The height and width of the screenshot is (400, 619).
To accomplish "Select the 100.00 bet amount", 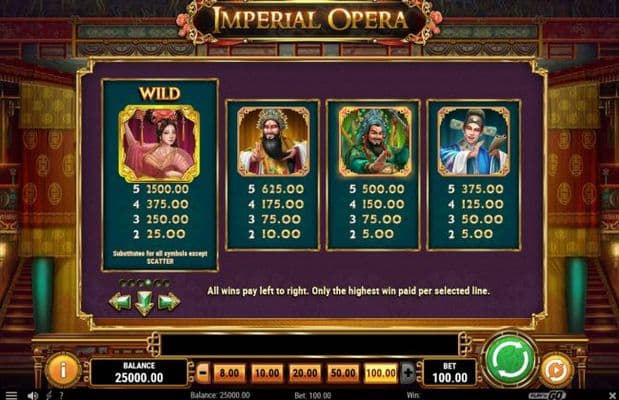I will (381, 373).
